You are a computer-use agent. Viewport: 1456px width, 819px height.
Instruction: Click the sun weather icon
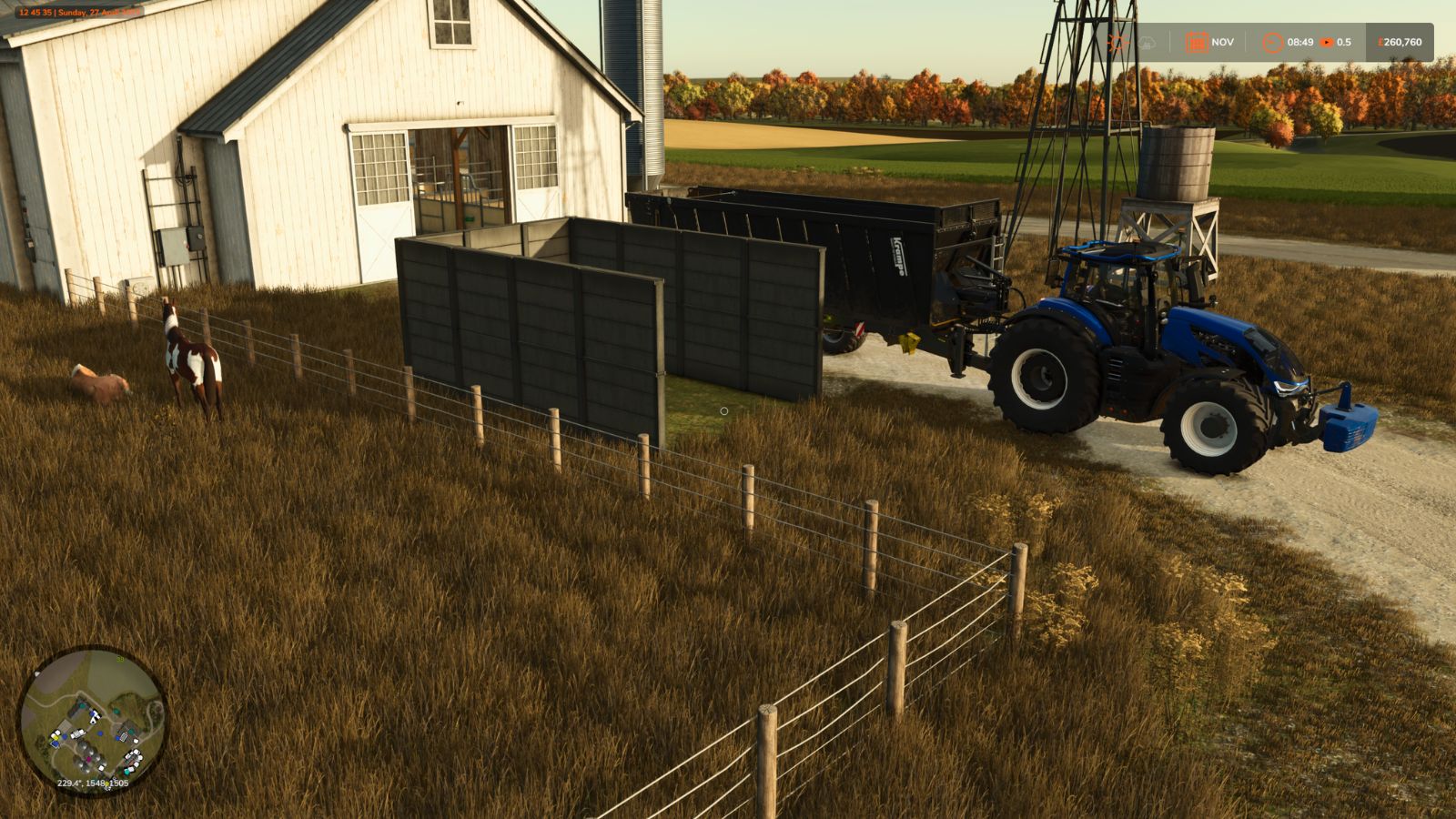pos(1117,42)
